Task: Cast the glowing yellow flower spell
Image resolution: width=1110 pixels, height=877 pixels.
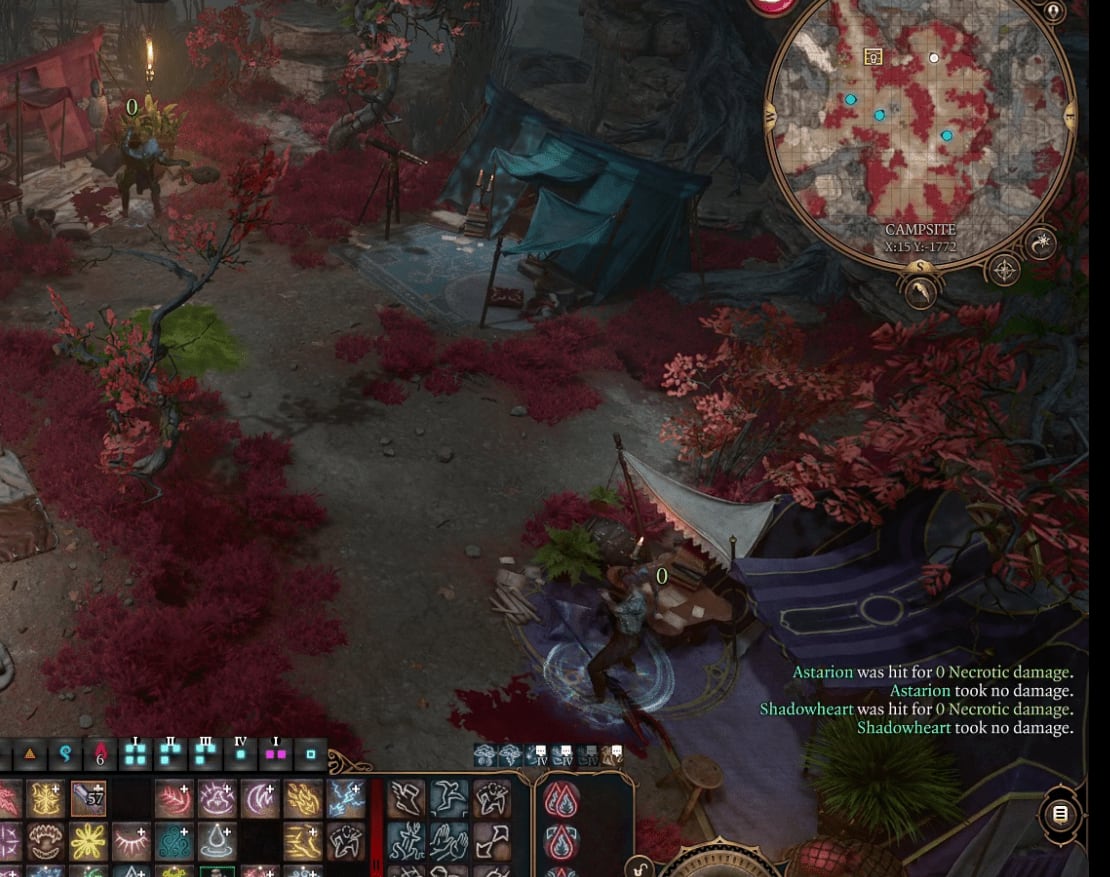Action: pyautogui.click(x=88, y=840)
